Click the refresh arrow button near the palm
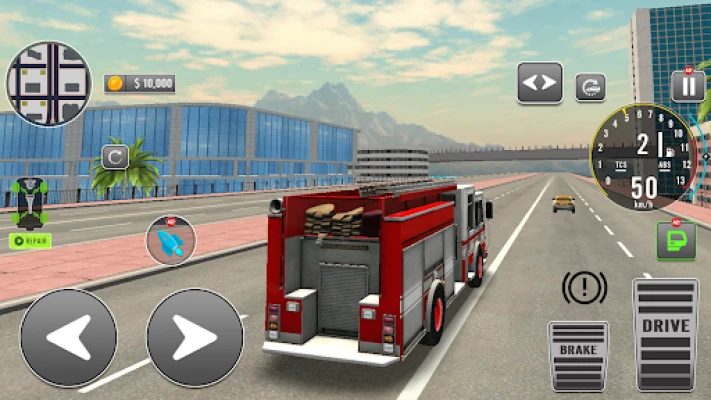 tap(115, 157)
